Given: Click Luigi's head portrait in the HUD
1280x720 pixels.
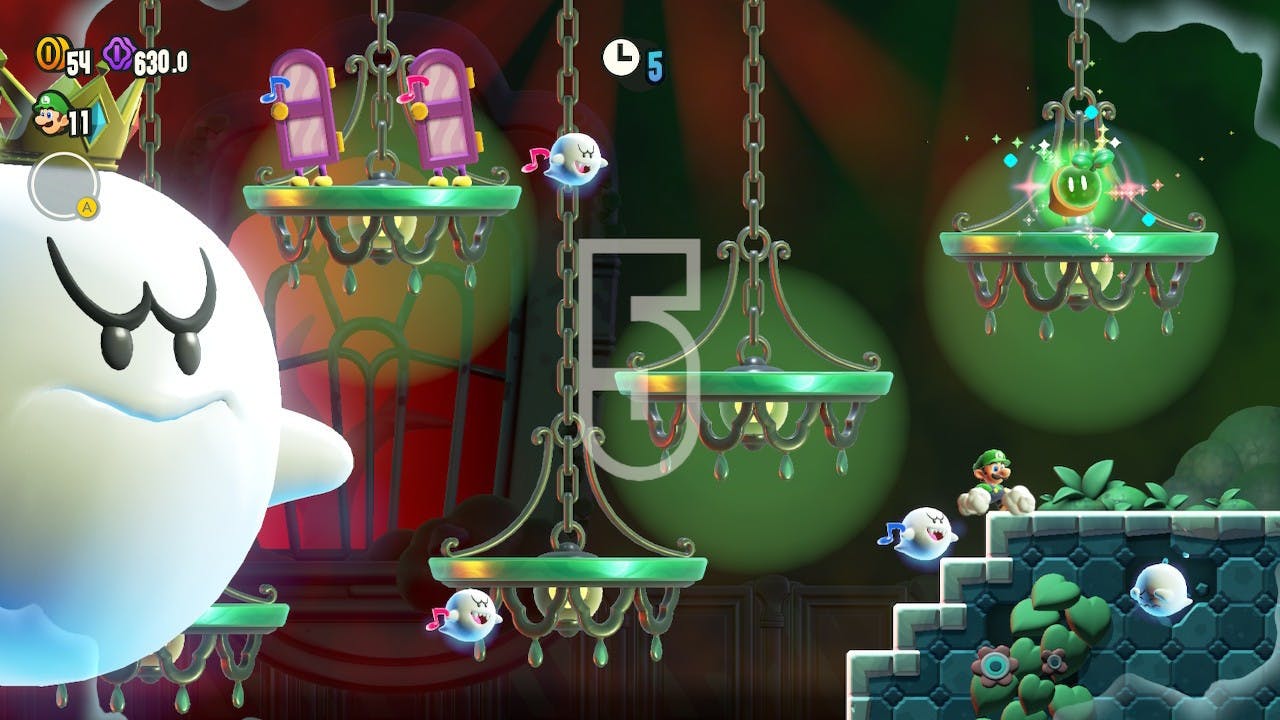Looking at the screenshot, I should (x=48, y=114).
